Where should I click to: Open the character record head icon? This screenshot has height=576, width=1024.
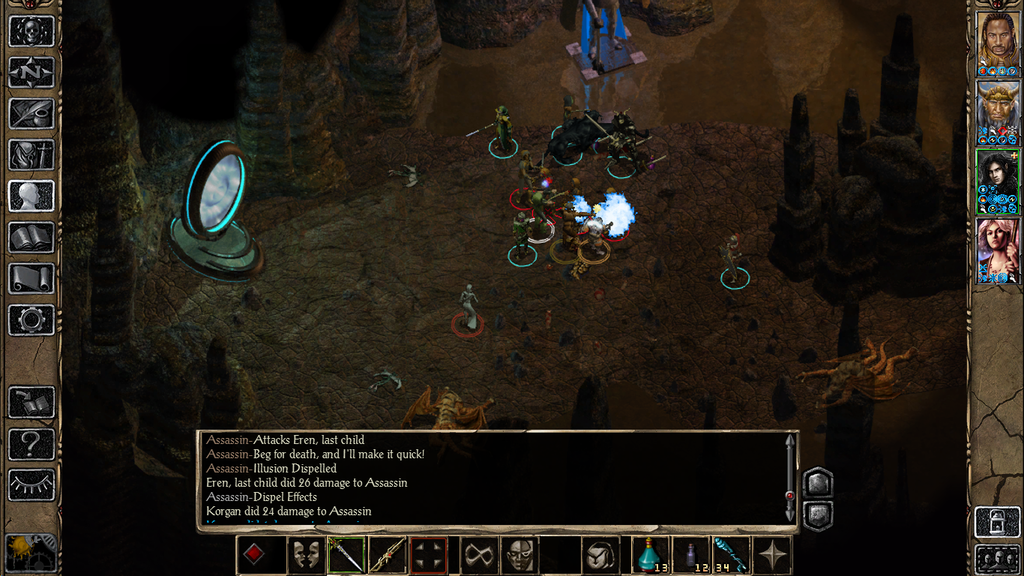pyautogui.click(x=31, y=195)
